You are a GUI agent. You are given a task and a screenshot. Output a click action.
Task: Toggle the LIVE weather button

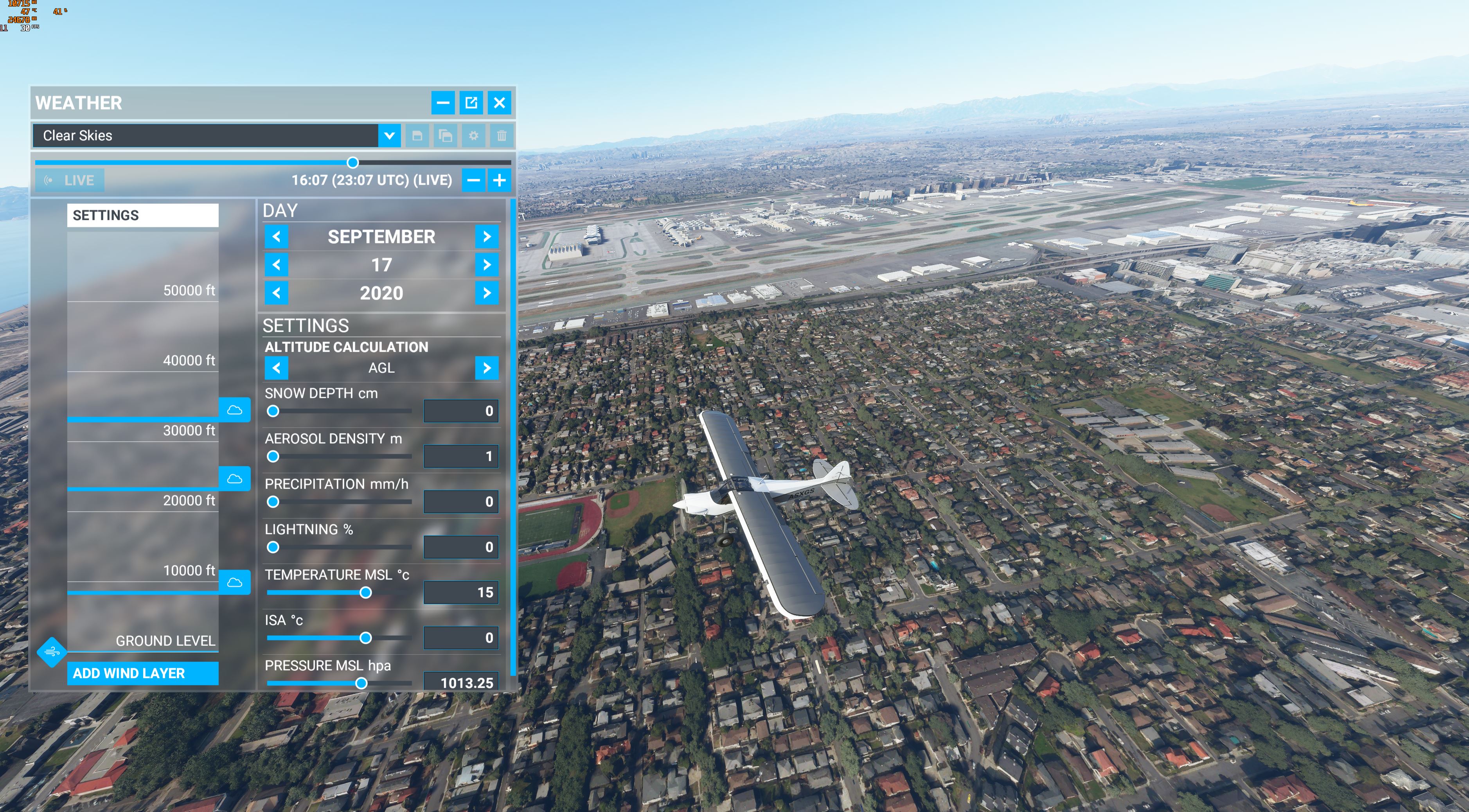click(70, 181)
